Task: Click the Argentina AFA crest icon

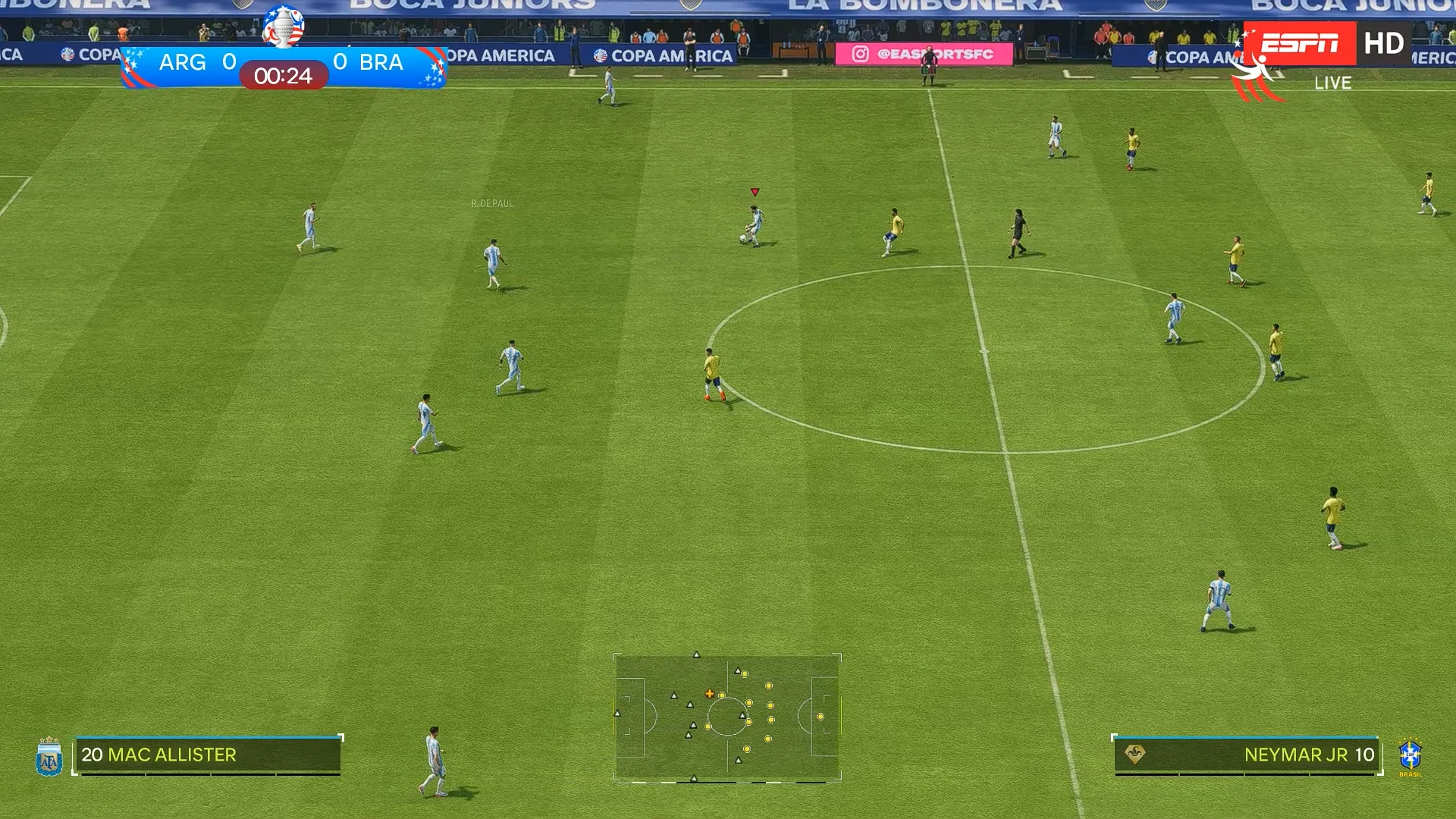Action: tap(49, 758)
